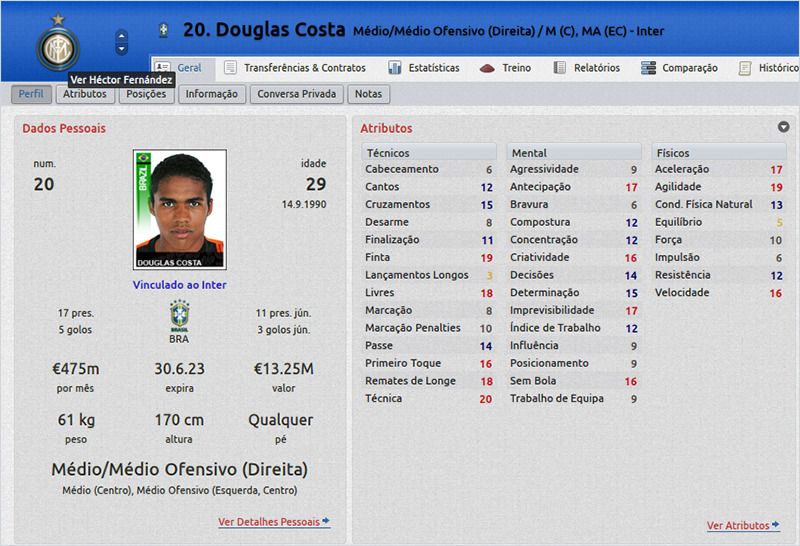
Task: Click the Vinculado ao Inter link
Action: point(179,285)
